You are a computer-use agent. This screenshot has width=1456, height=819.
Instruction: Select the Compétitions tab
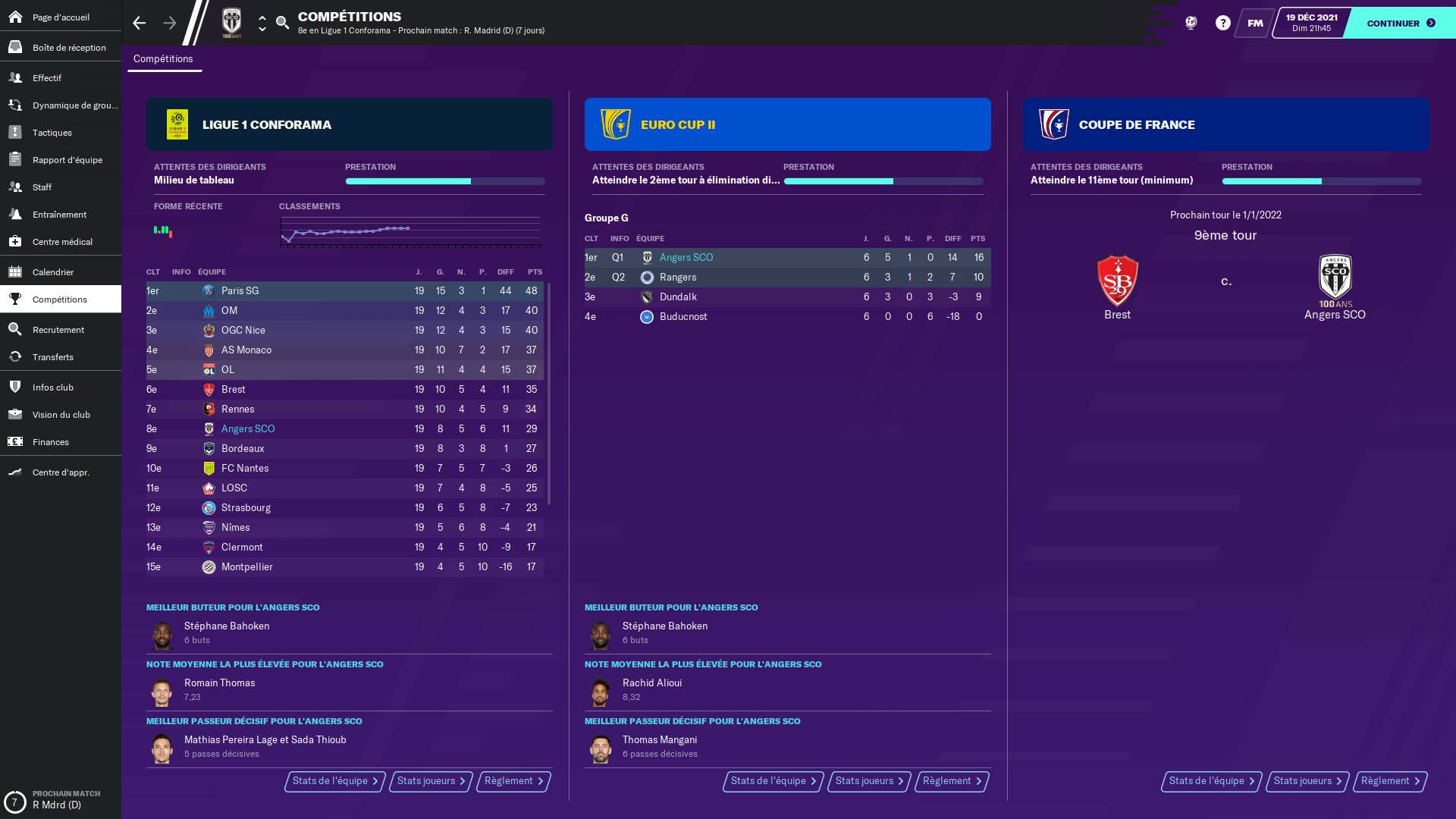click(163, 59)
